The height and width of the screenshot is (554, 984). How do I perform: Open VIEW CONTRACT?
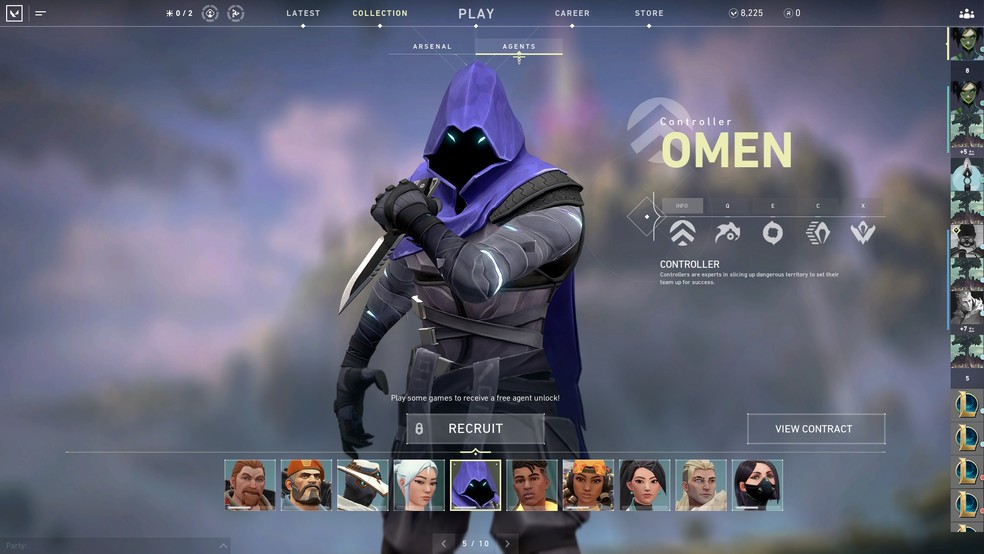coord(815,429)
